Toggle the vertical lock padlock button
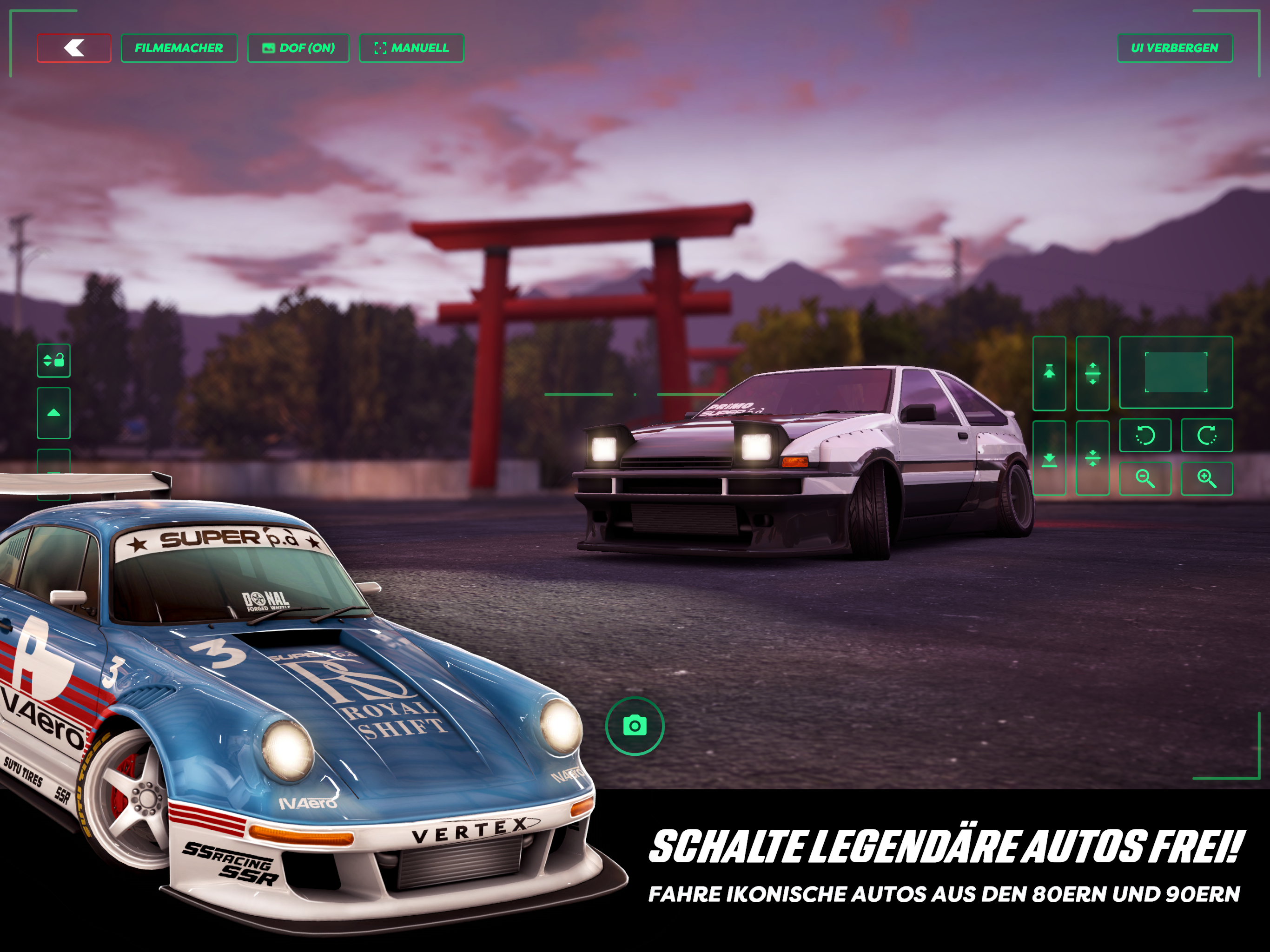The height and width of the screenshot is (952, 1270). [54, 361]
